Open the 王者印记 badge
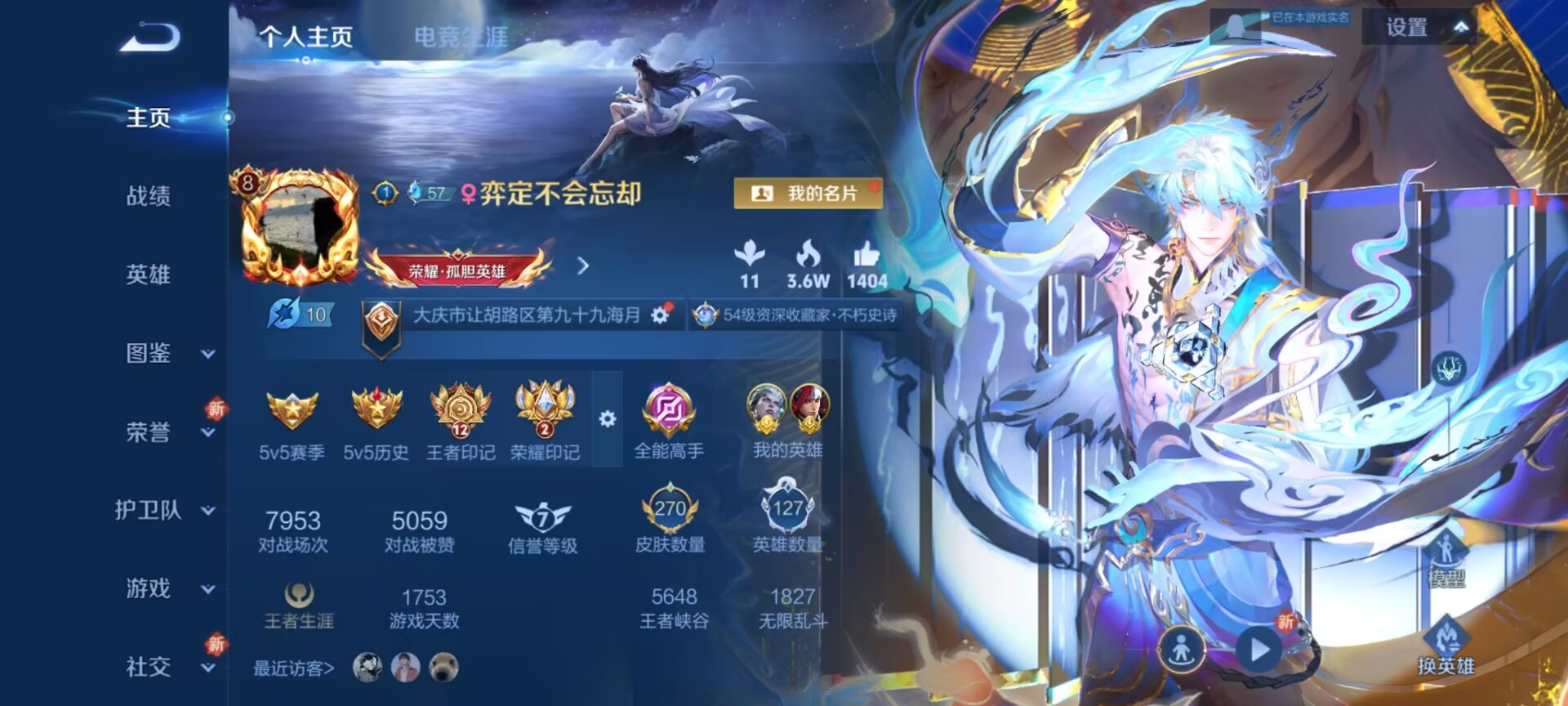This screenshot has width=1568, height=706. pos(461,407)
